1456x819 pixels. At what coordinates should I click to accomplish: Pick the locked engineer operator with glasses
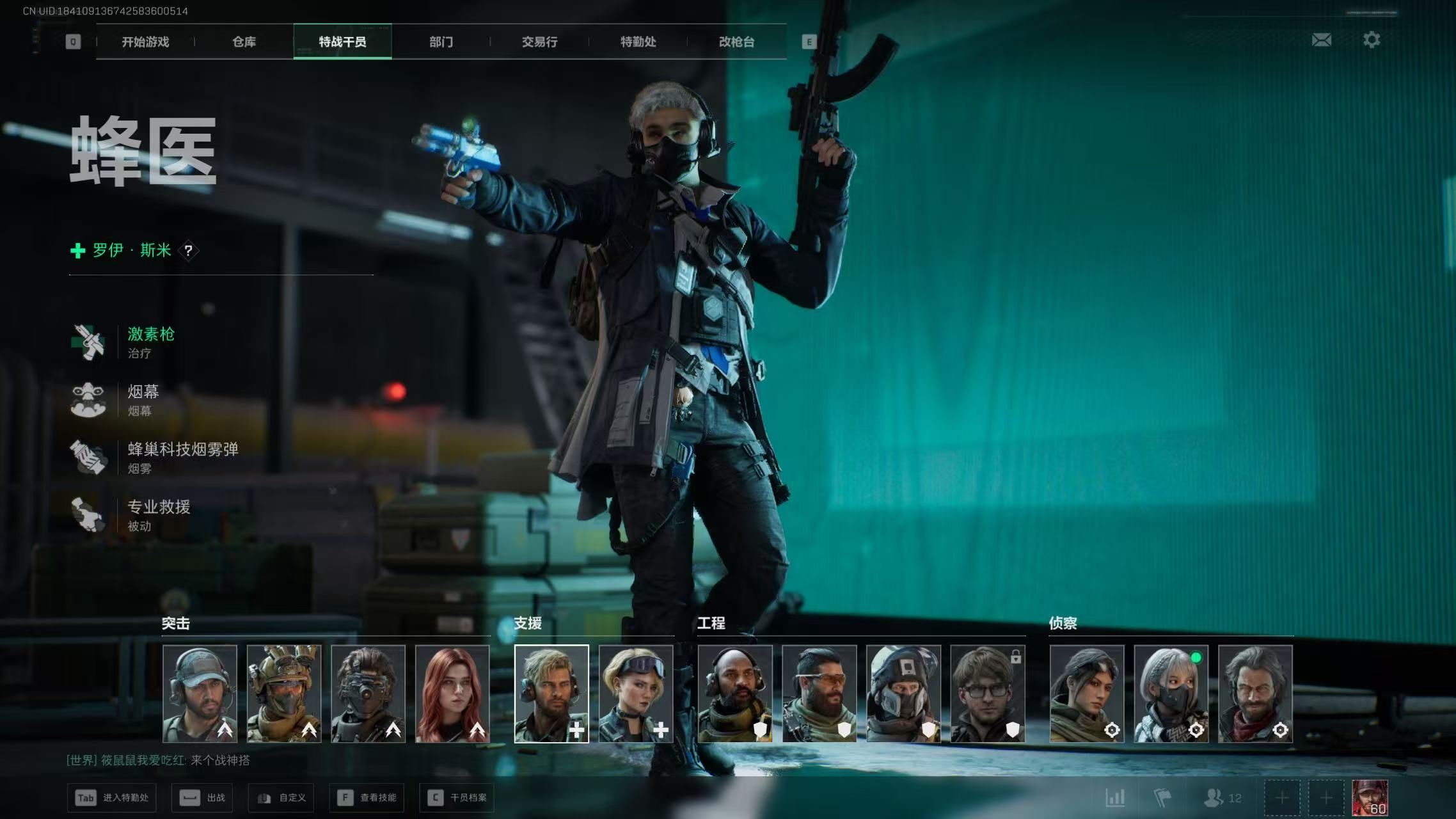pos(987,694)
